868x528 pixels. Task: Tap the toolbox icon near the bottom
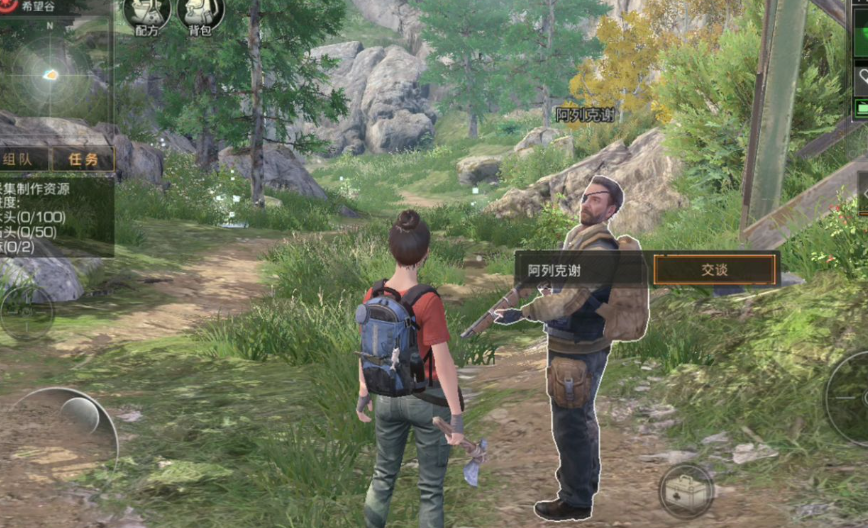click(x=686, y=490)
